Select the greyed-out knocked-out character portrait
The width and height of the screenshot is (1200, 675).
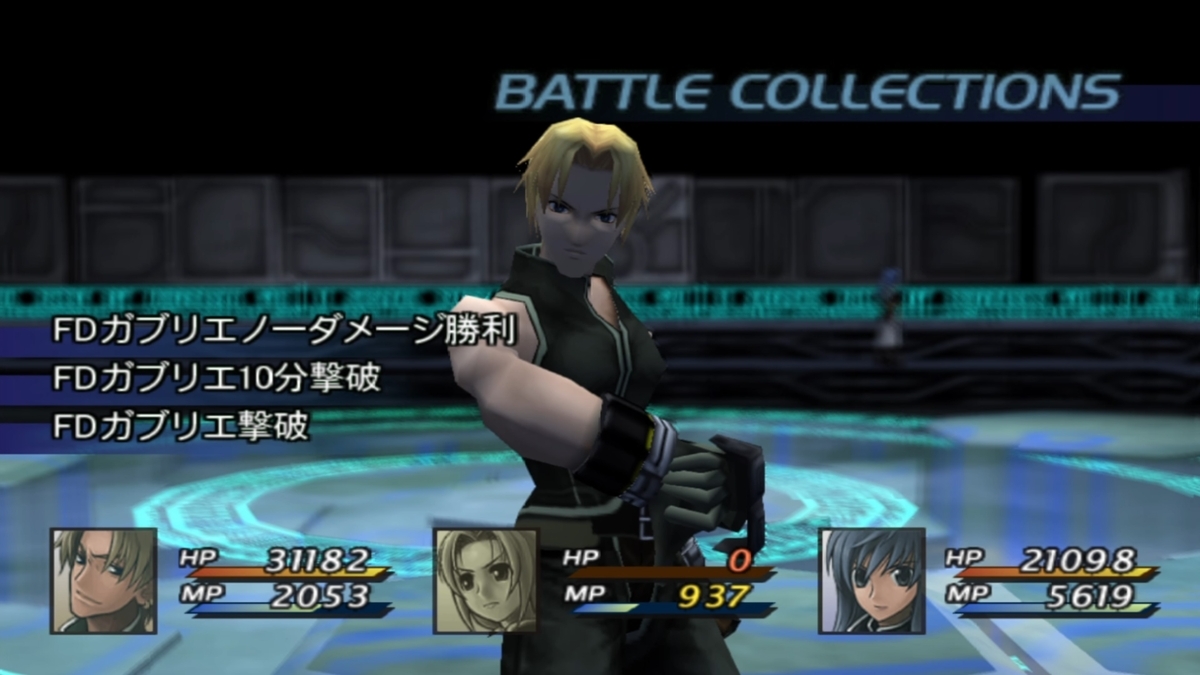485,581
